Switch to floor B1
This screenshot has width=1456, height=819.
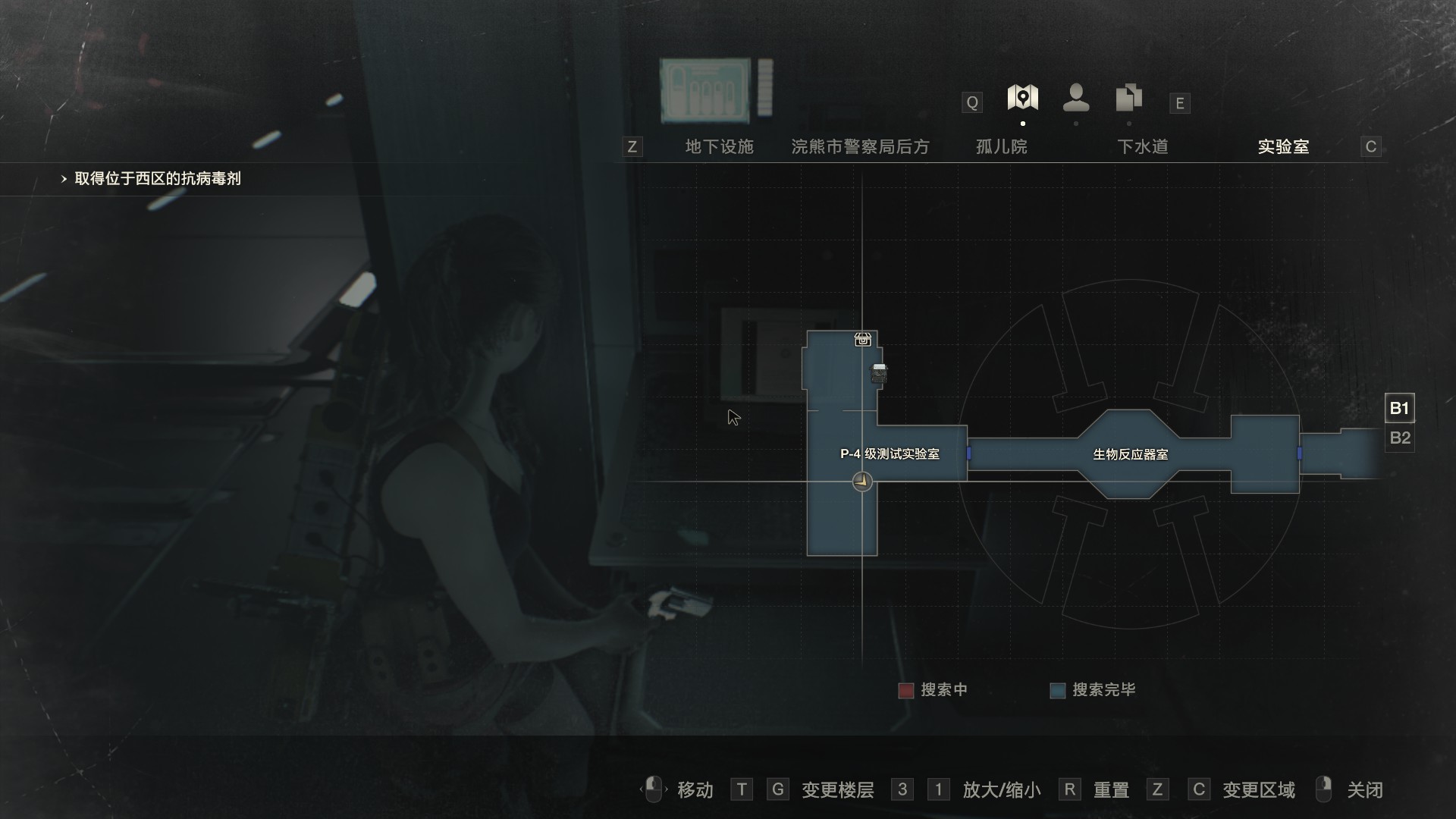click(1399, 408)
